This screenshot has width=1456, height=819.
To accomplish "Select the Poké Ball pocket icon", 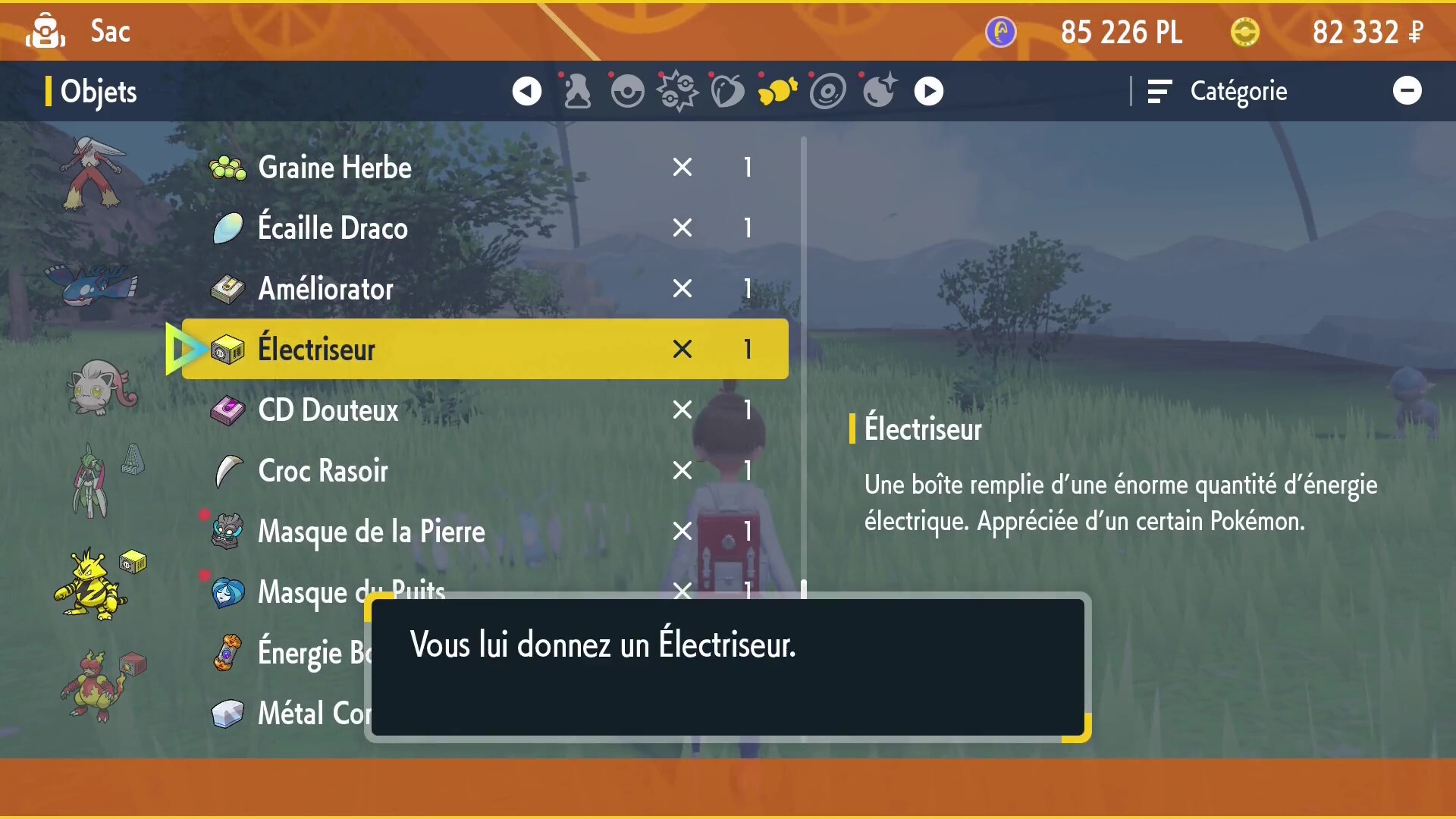I will point(626,90).
